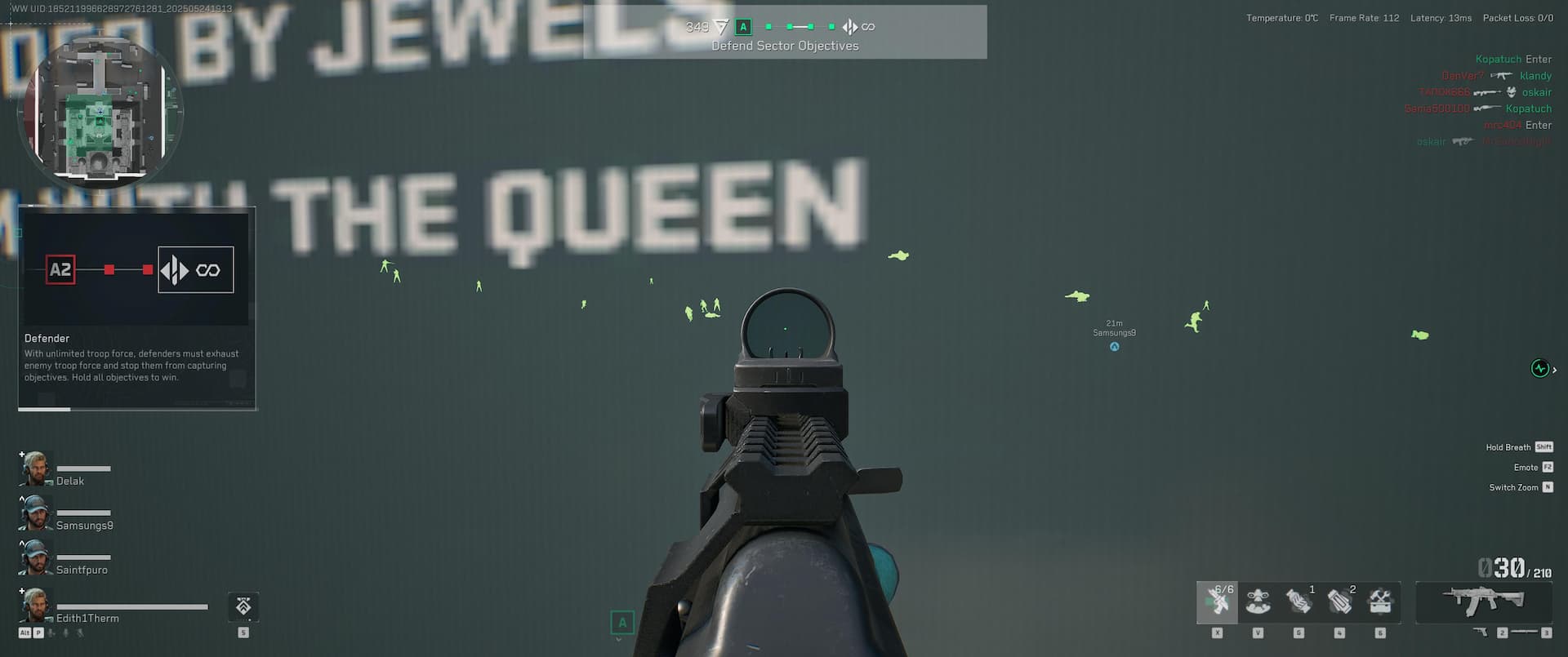
Task: Click the red A2 objective marker
Action: [x=61, y=269]
